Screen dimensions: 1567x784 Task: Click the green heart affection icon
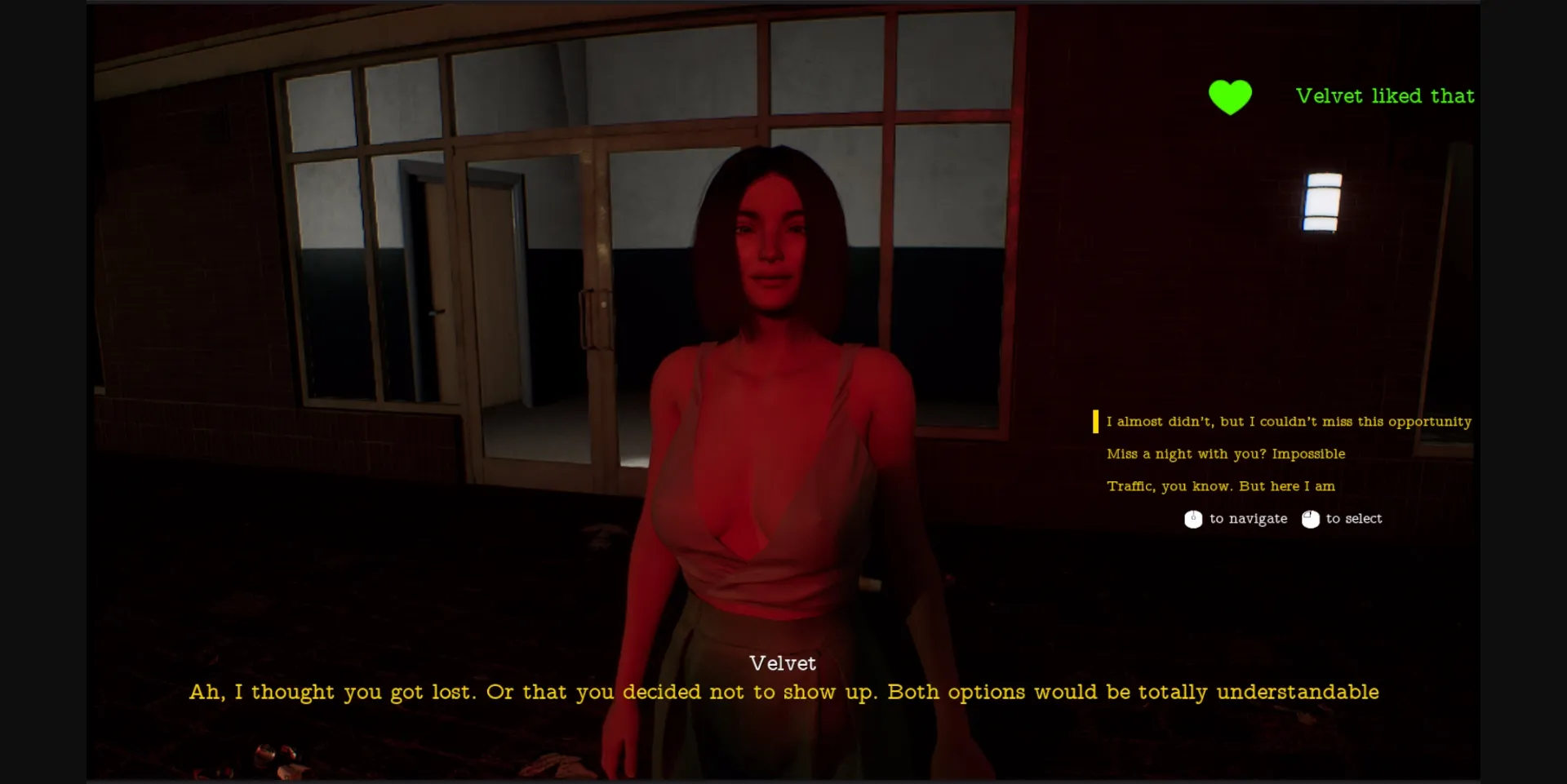[x=1229, y=96]
